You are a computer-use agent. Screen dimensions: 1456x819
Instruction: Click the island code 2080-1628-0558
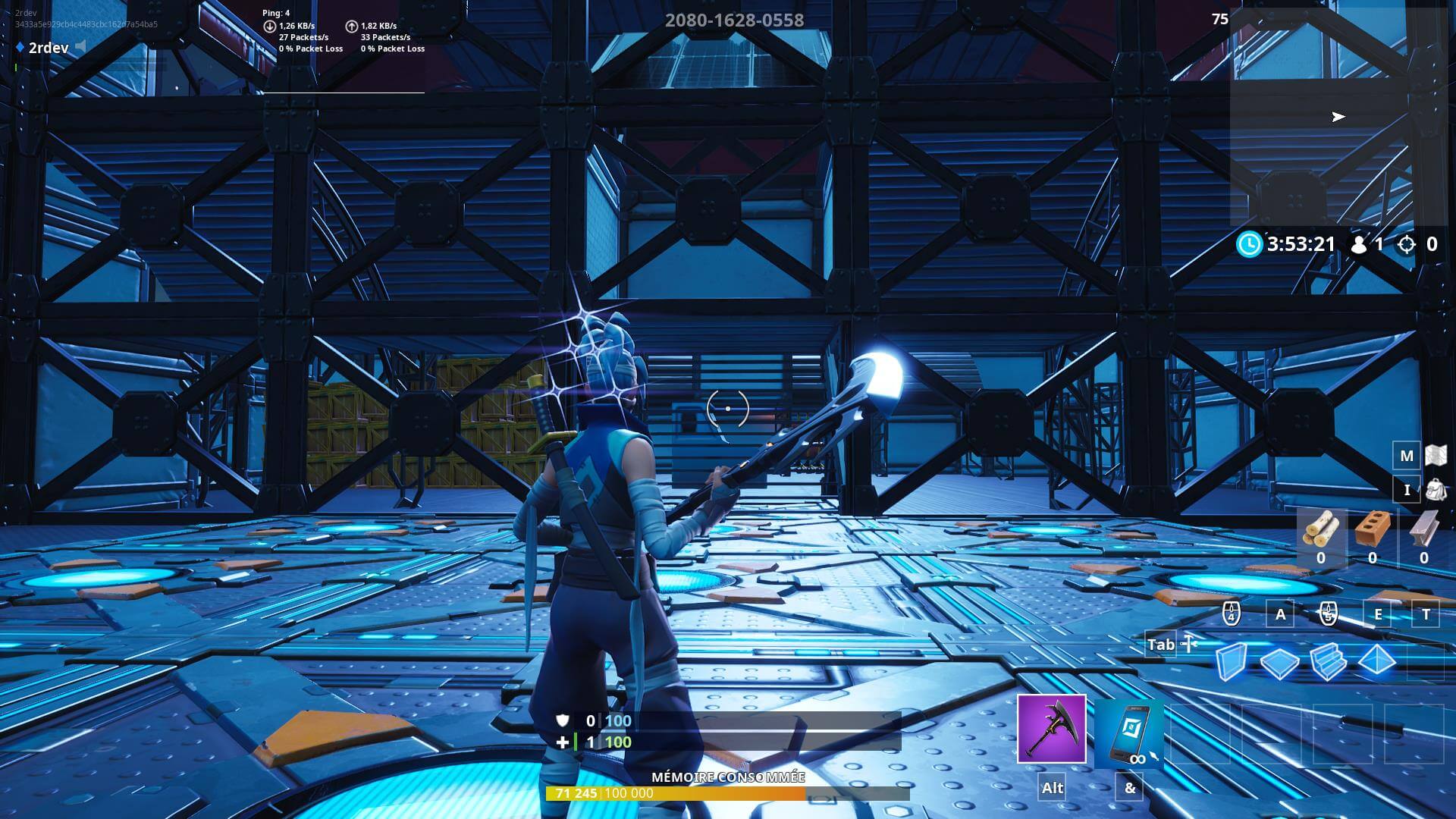pos(734,20)
